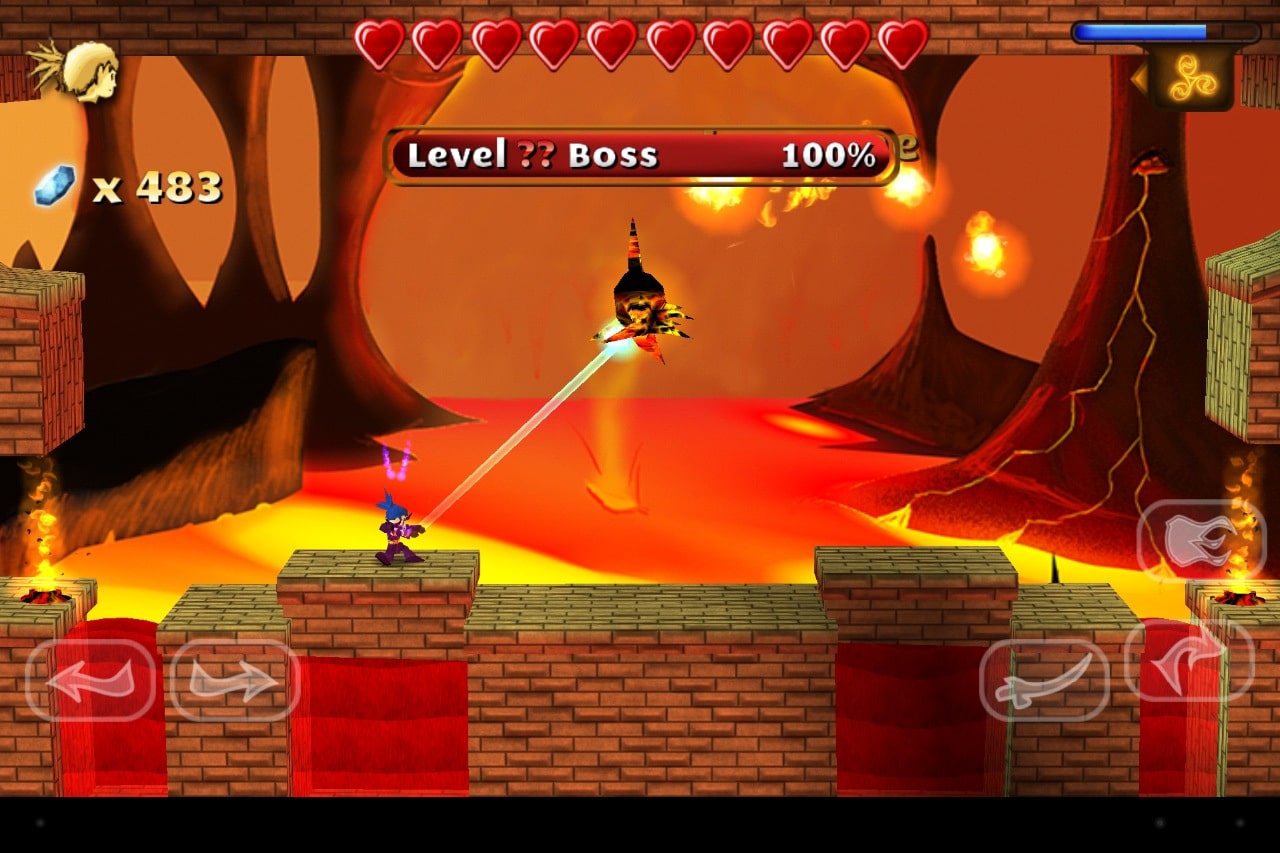Attack with the sword button
Screen dimensions: 1280x853
[x=1044, y=680]
